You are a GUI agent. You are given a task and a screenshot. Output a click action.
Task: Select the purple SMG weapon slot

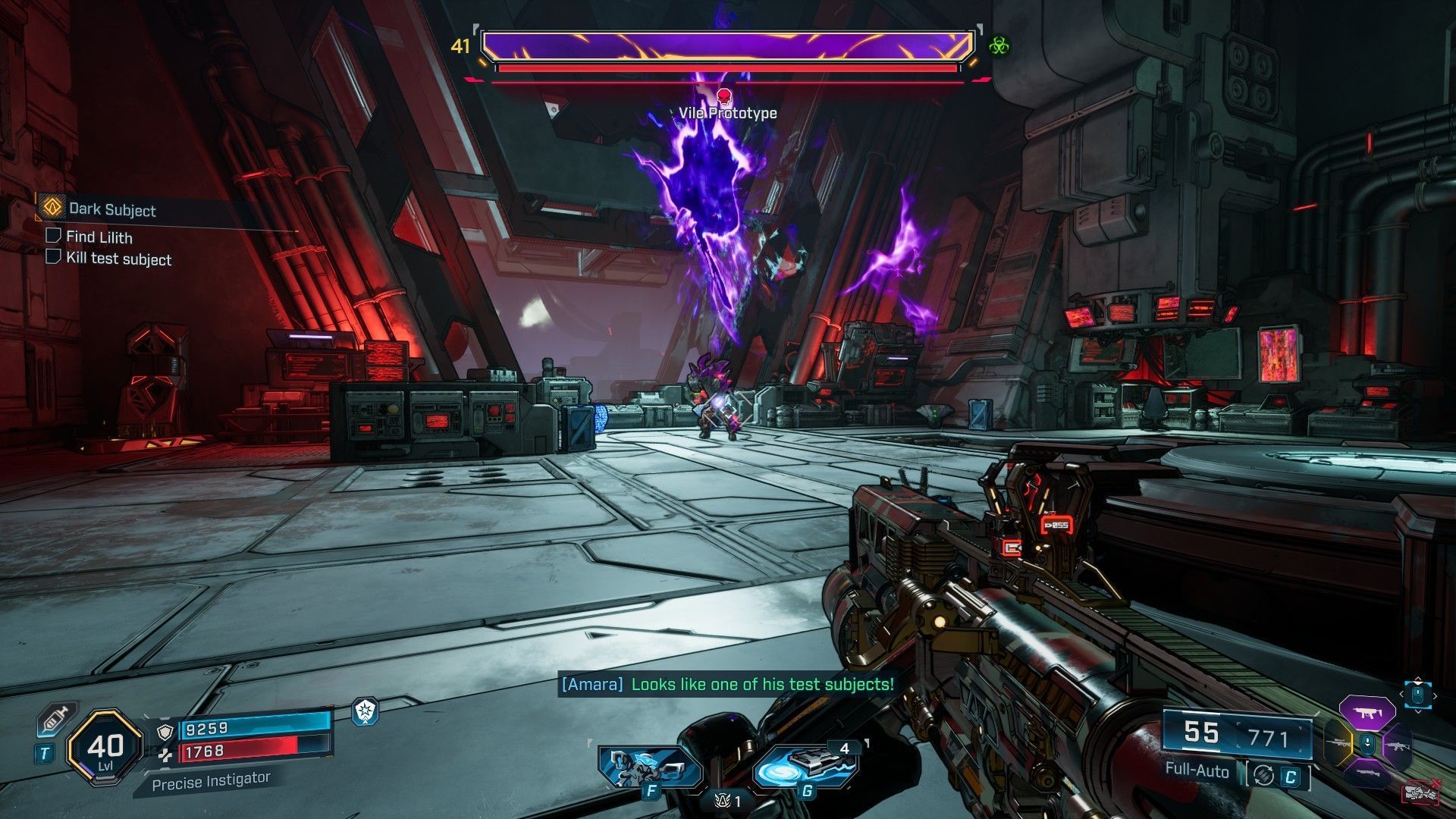pos(1367,712)
